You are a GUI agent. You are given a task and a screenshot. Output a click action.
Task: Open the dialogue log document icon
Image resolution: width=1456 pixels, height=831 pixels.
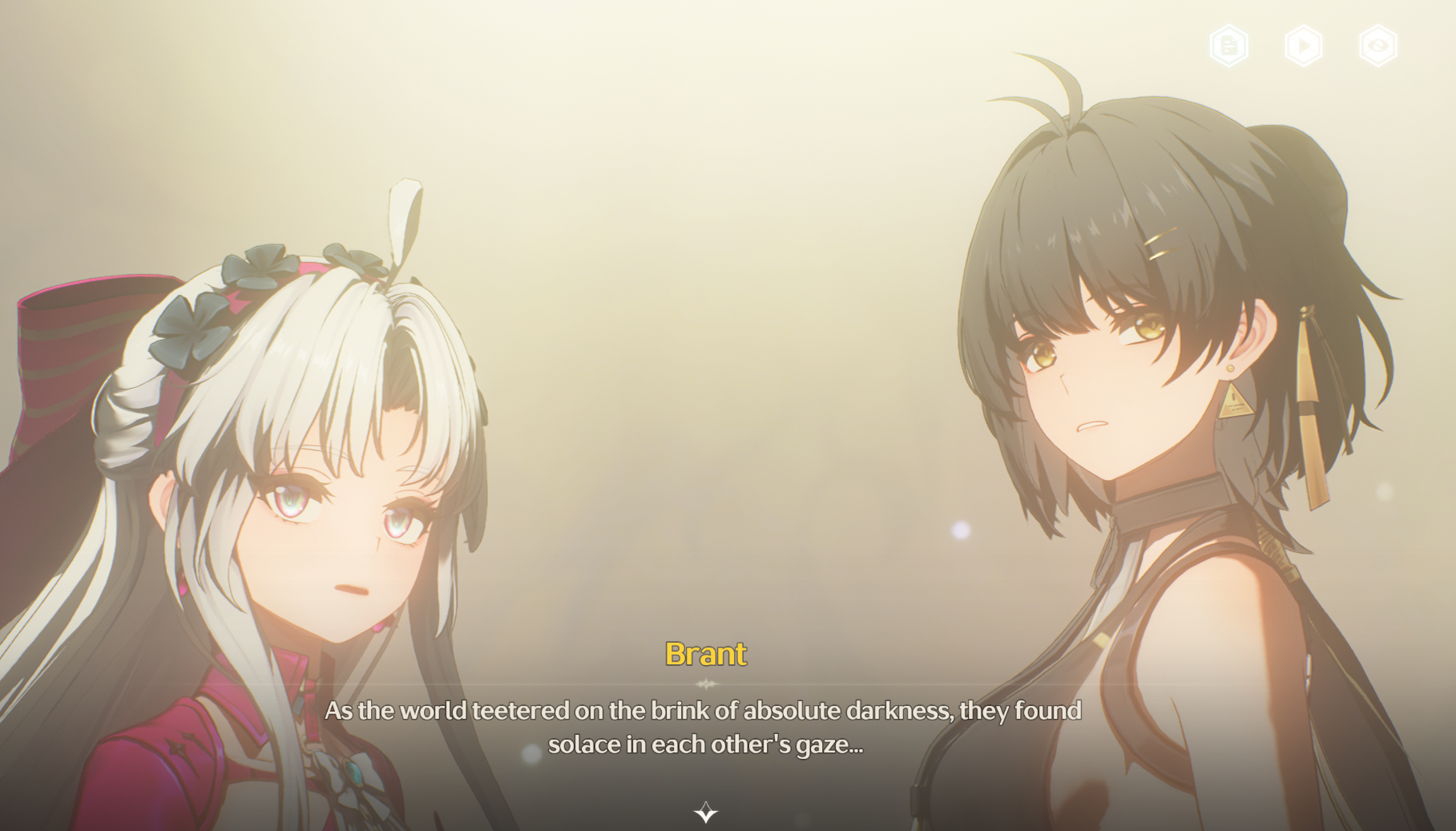point(1228,46)
